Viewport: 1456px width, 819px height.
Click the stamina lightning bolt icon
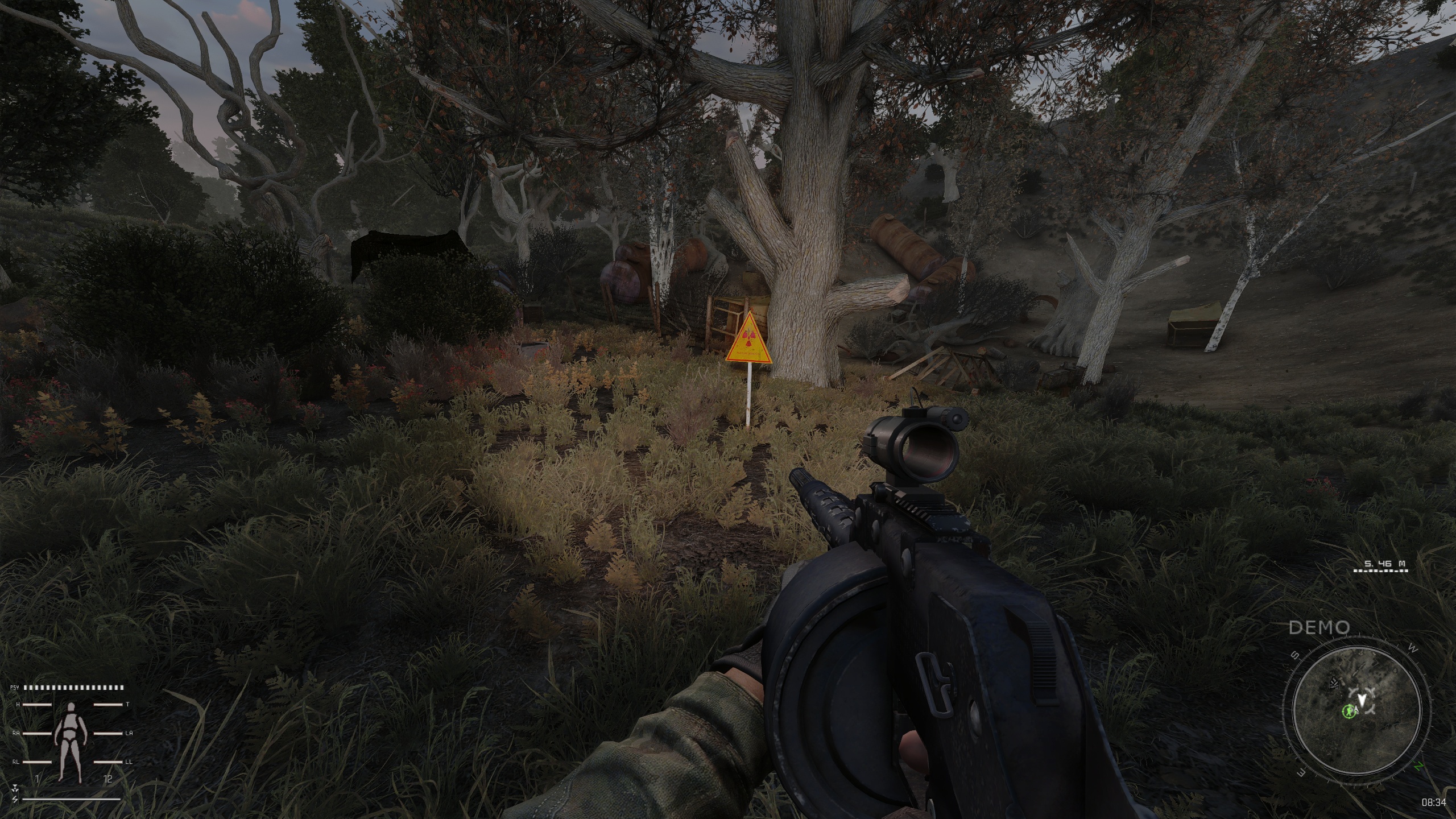click(x=14, y=799)
